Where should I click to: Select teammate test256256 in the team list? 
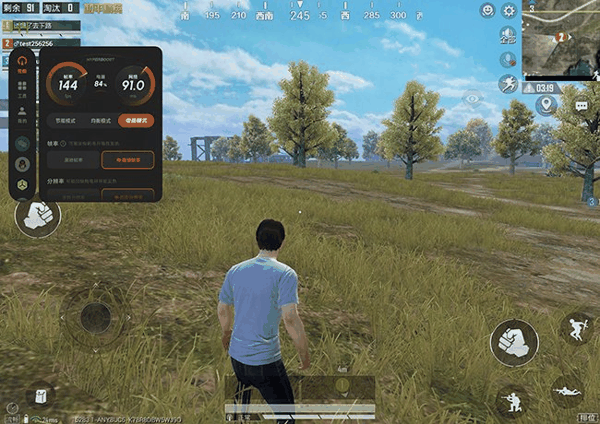[42, 45]
